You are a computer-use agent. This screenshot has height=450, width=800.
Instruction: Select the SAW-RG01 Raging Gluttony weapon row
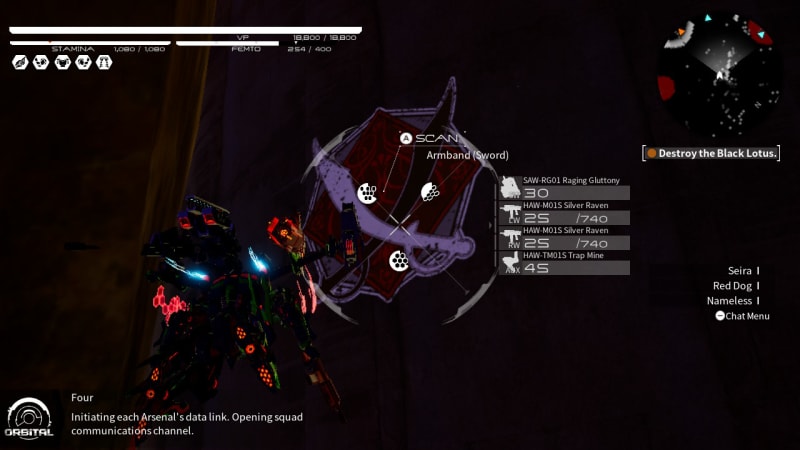(x=566, y=187)
